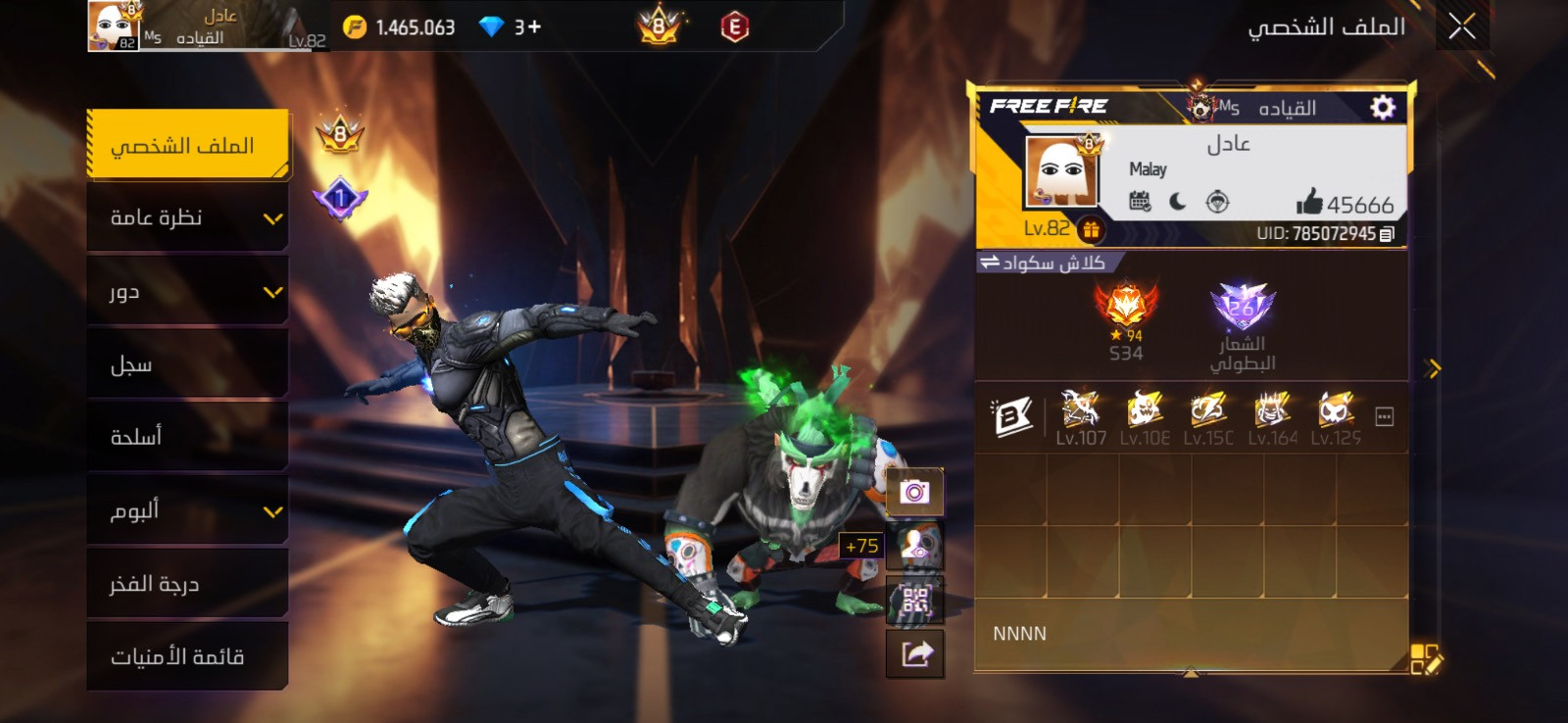Open the level gift box icon

click(x=1091, y=230)
